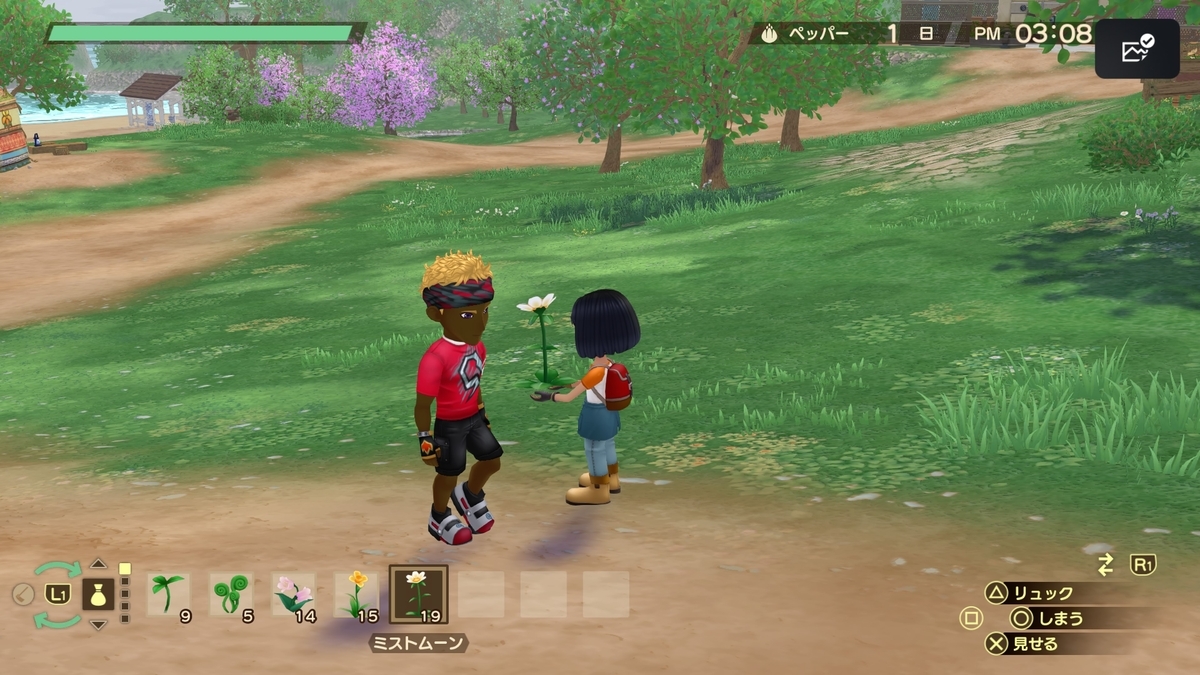
Task: Click the down arrow below the bag icon
Action: [98, 624]
